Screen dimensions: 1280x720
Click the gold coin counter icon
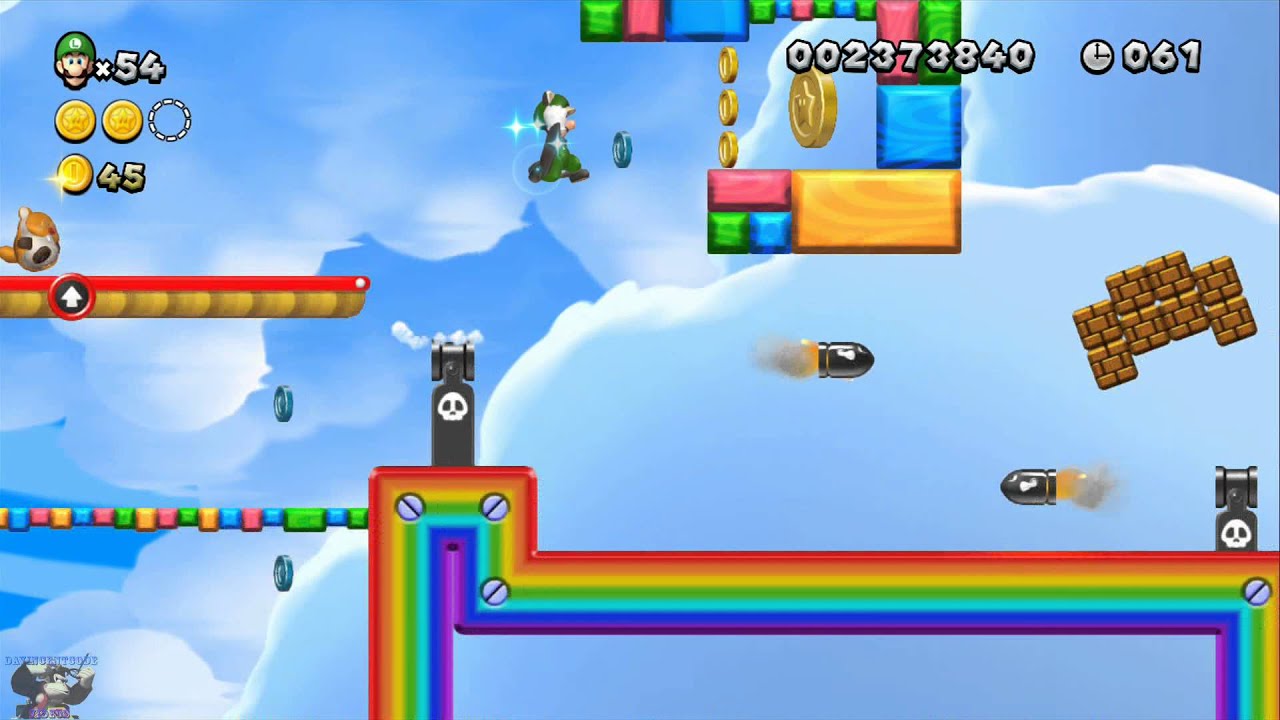point(75,175)
